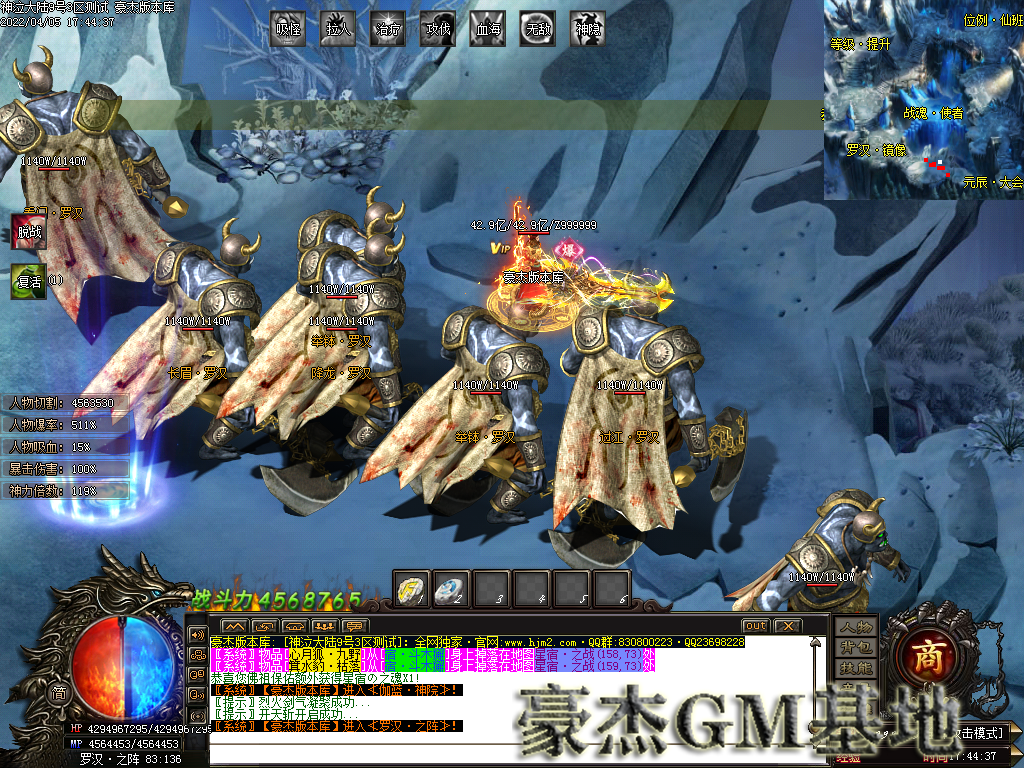Viewport: 1024px width, 768px height.
Task: Open the 背包 backpack
Action: (857, 647)
